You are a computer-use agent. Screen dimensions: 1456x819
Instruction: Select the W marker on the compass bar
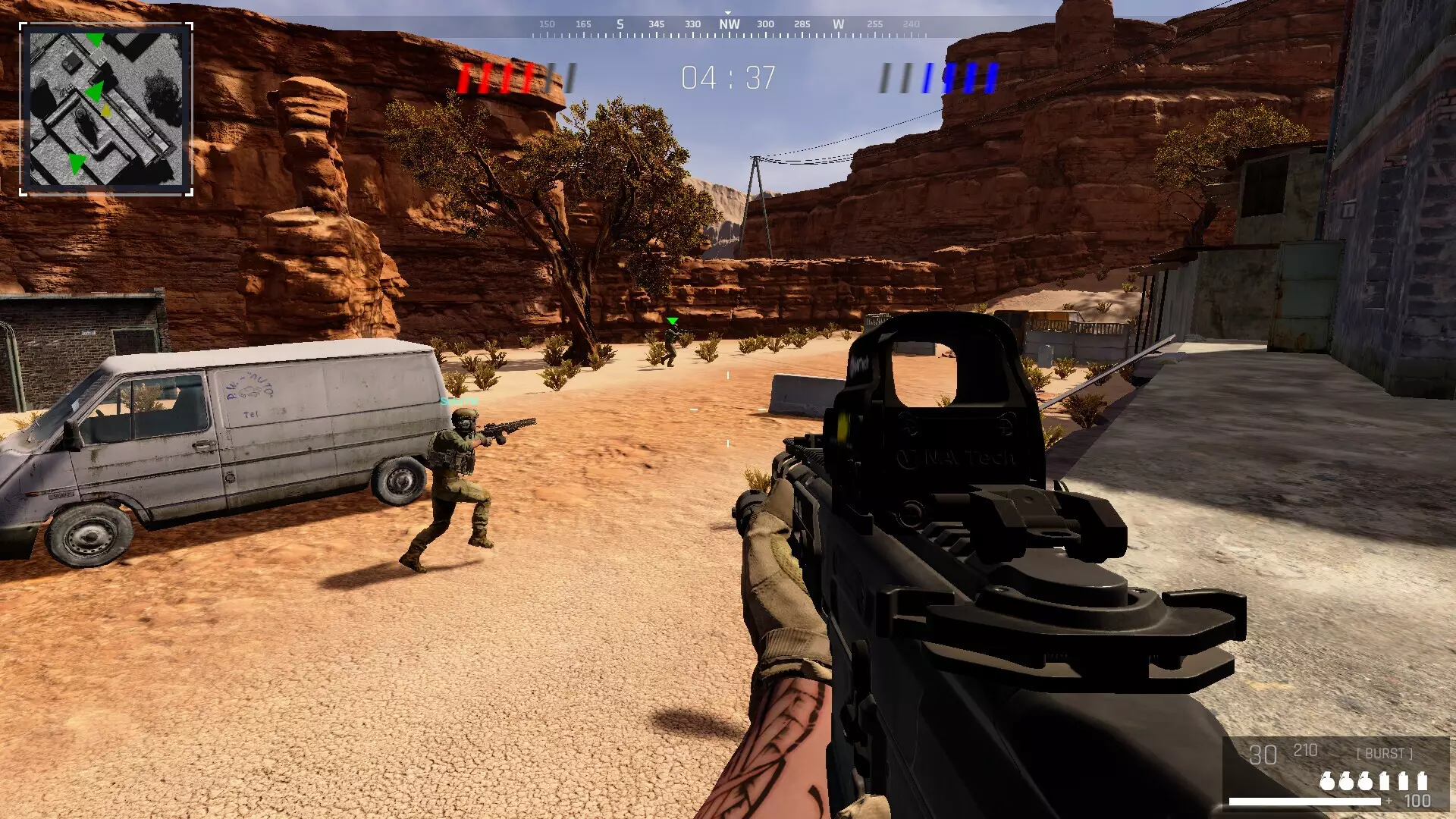(x=838, y=24)
